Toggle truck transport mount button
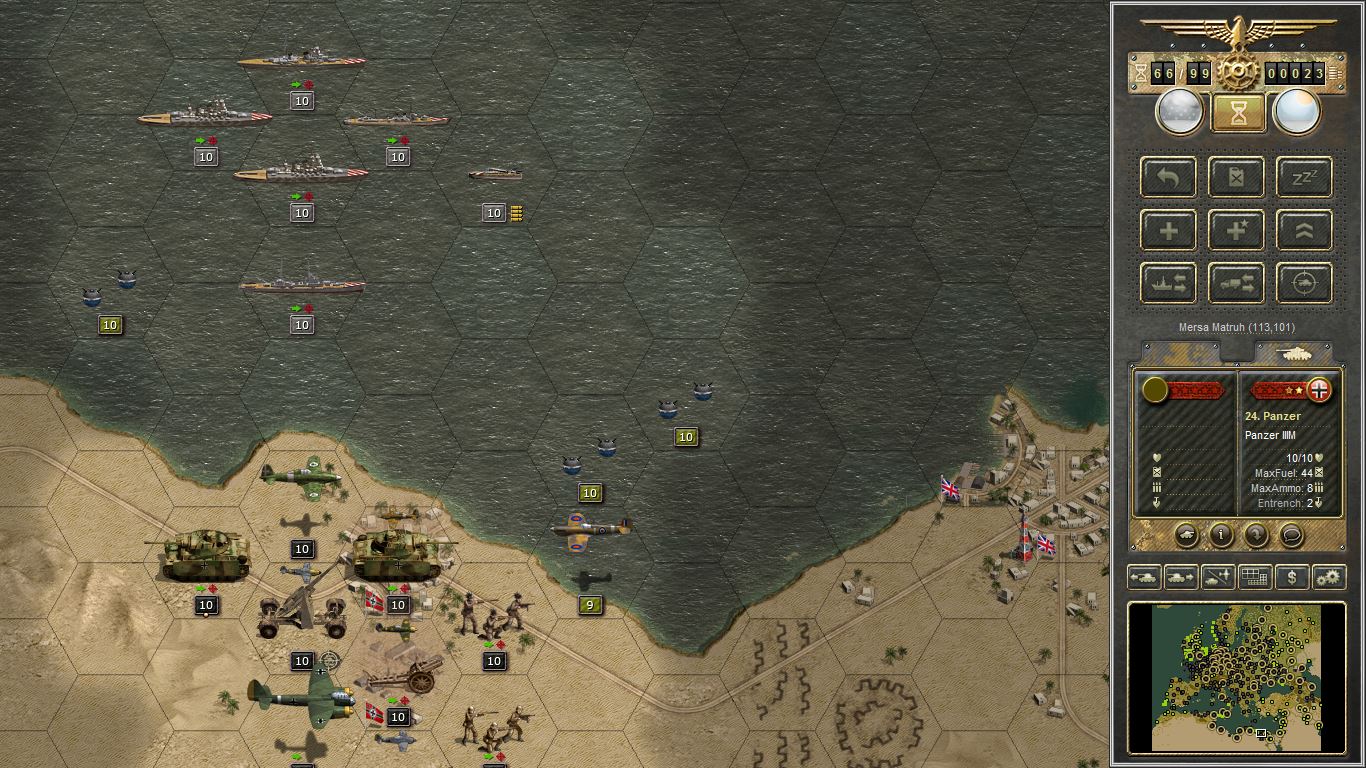The height and width of the screenshot is (768, 1366). (1237, 283)
